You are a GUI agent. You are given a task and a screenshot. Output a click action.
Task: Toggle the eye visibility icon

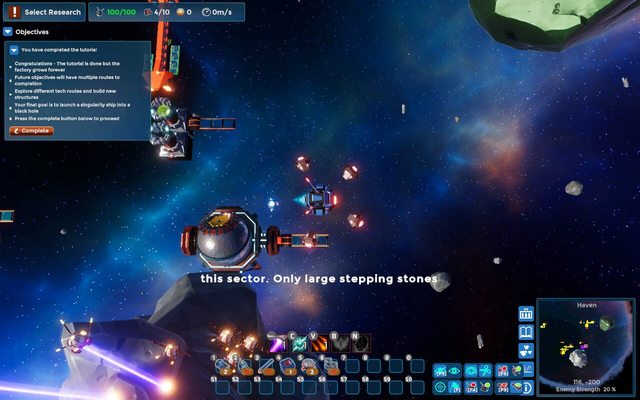coord(455,370)
